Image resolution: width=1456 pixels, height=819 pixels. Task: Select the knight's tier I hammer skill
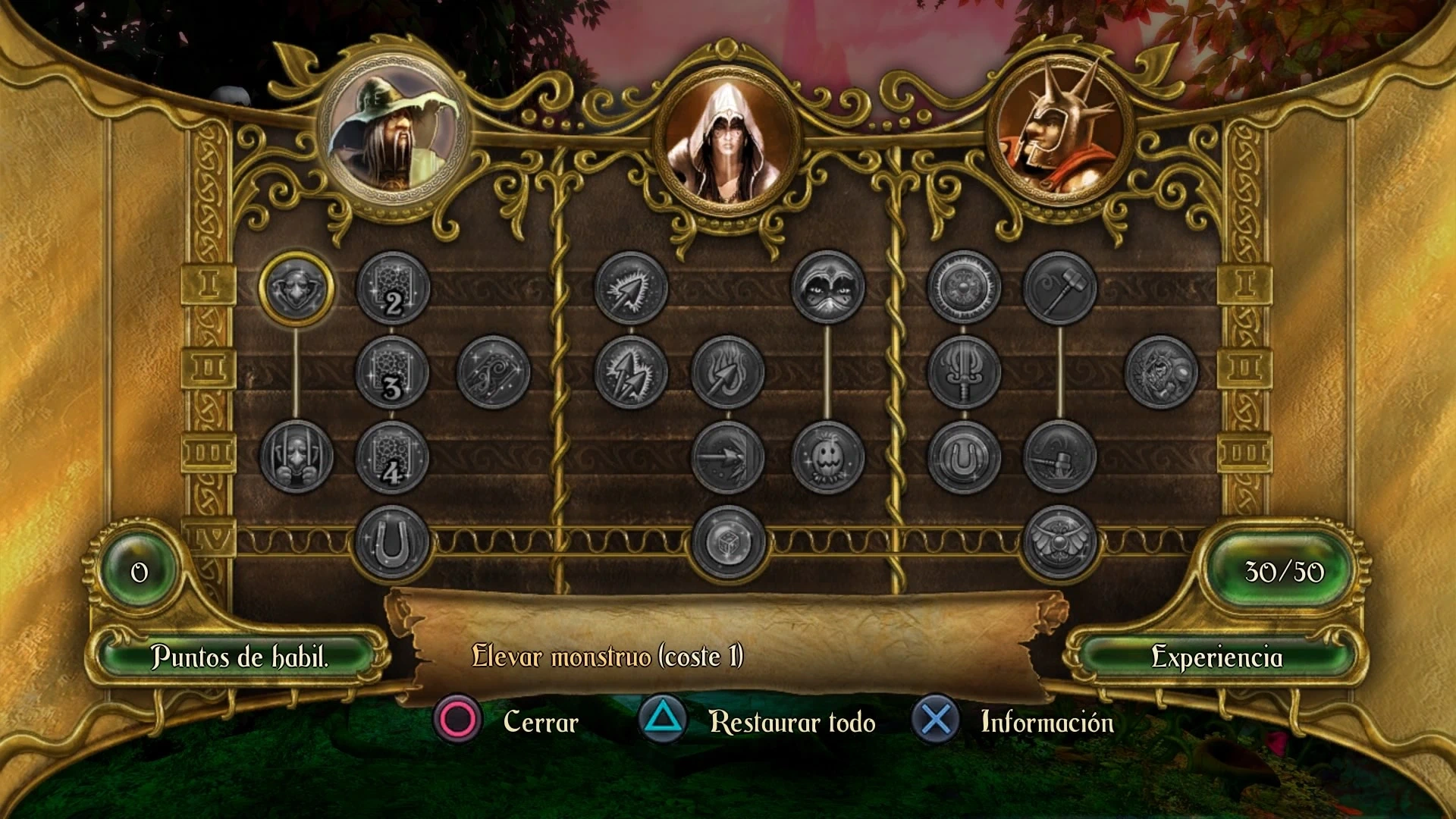(x=1059, y=288)
